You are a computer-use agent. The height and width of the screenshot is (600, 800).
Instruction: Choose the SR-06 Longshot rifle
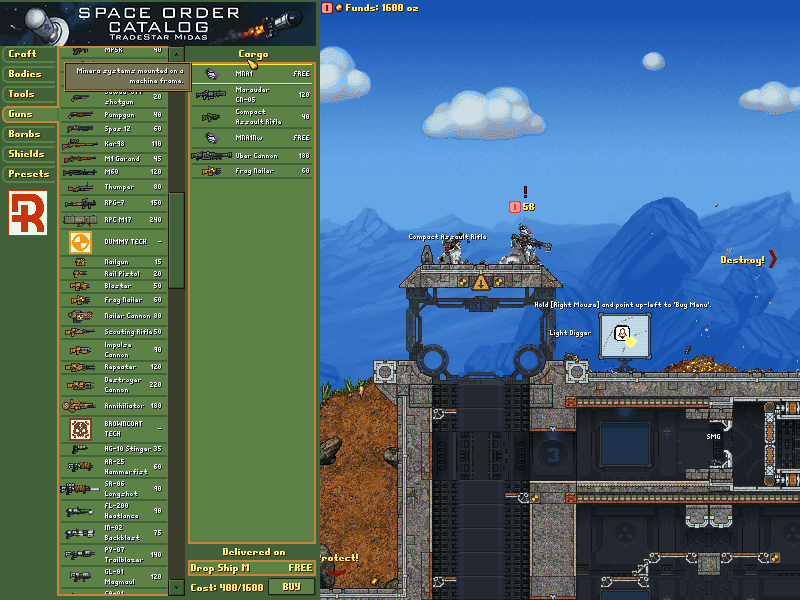coord(115,488)
